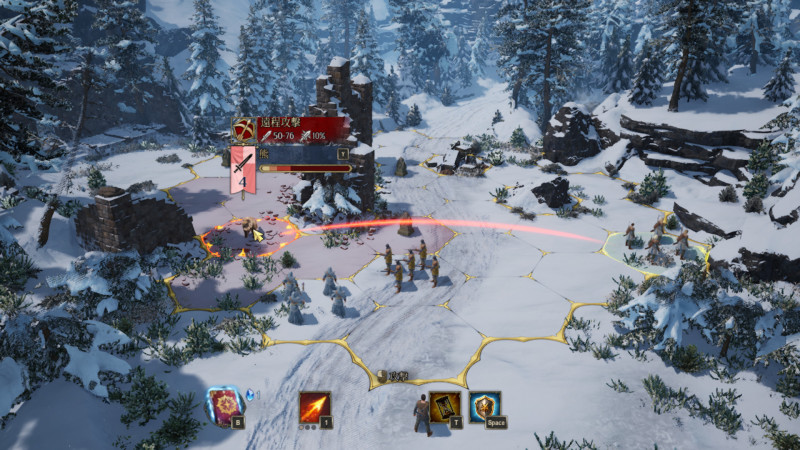Screen dimensions: 800x450
Task: Select the hourglass wait action
Action: [445, 405]
